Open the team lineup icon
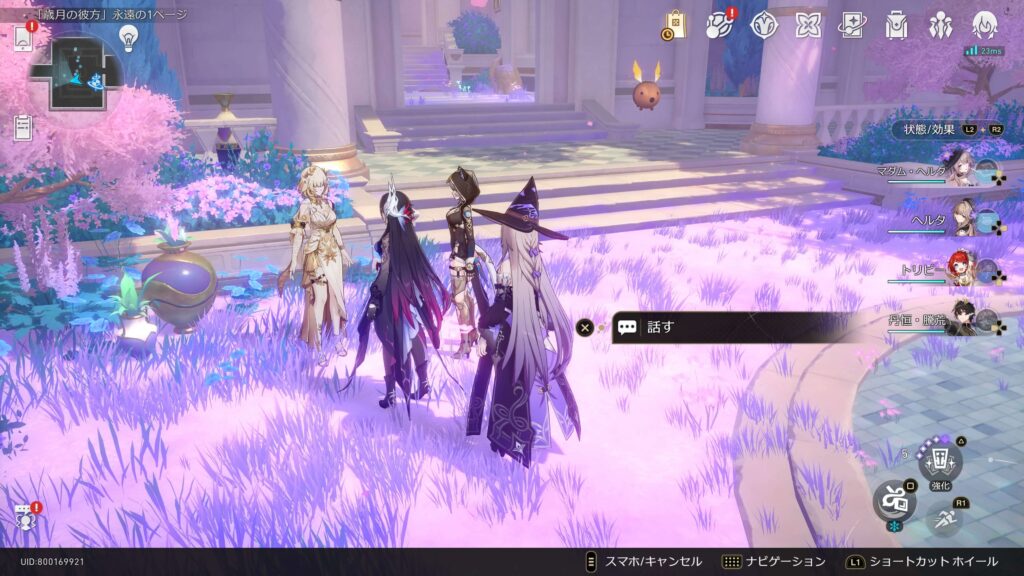The width and height of the screenshot is (1024, 576). point(941,25)
